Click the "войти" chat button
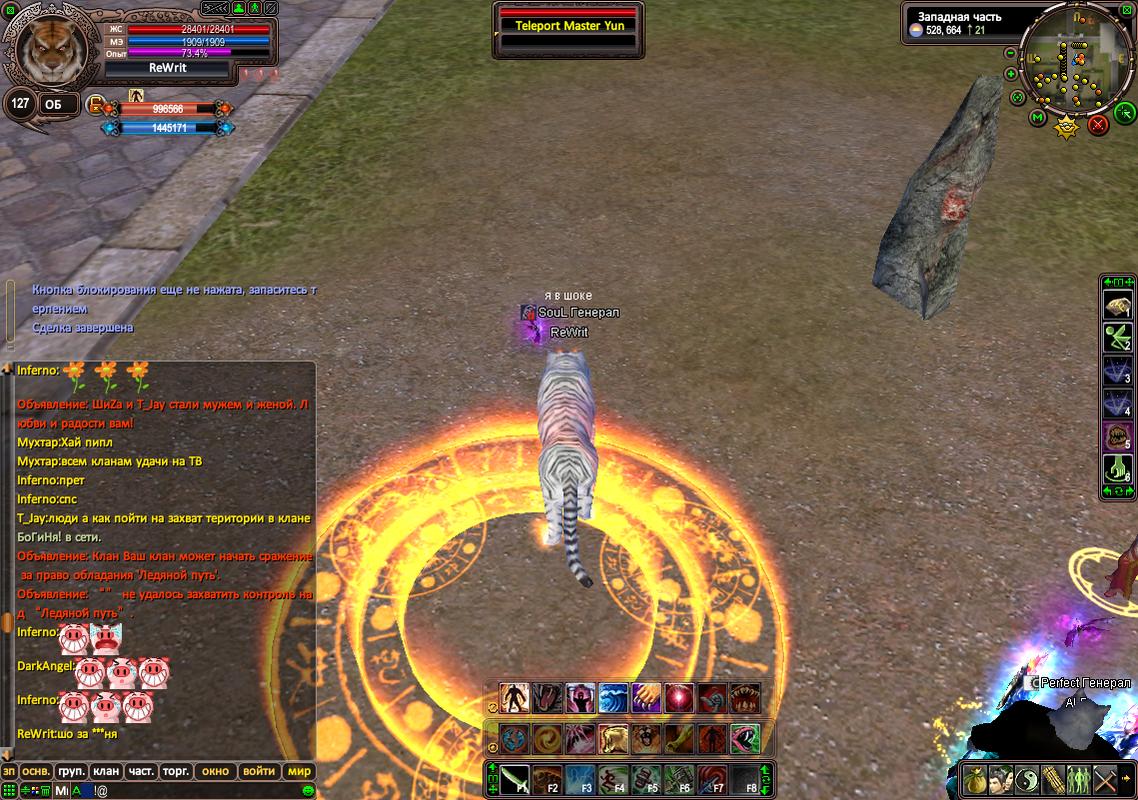 259,771
